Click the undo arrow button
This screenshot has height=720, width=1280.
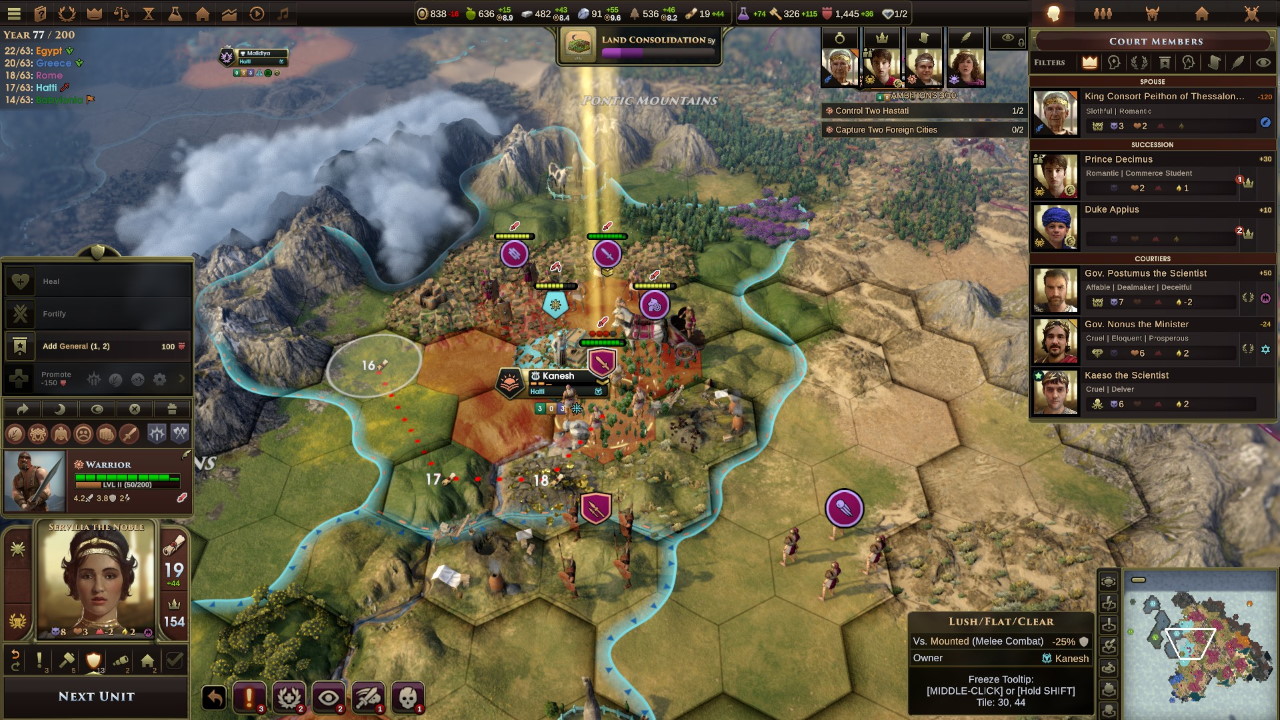[213, 697]
